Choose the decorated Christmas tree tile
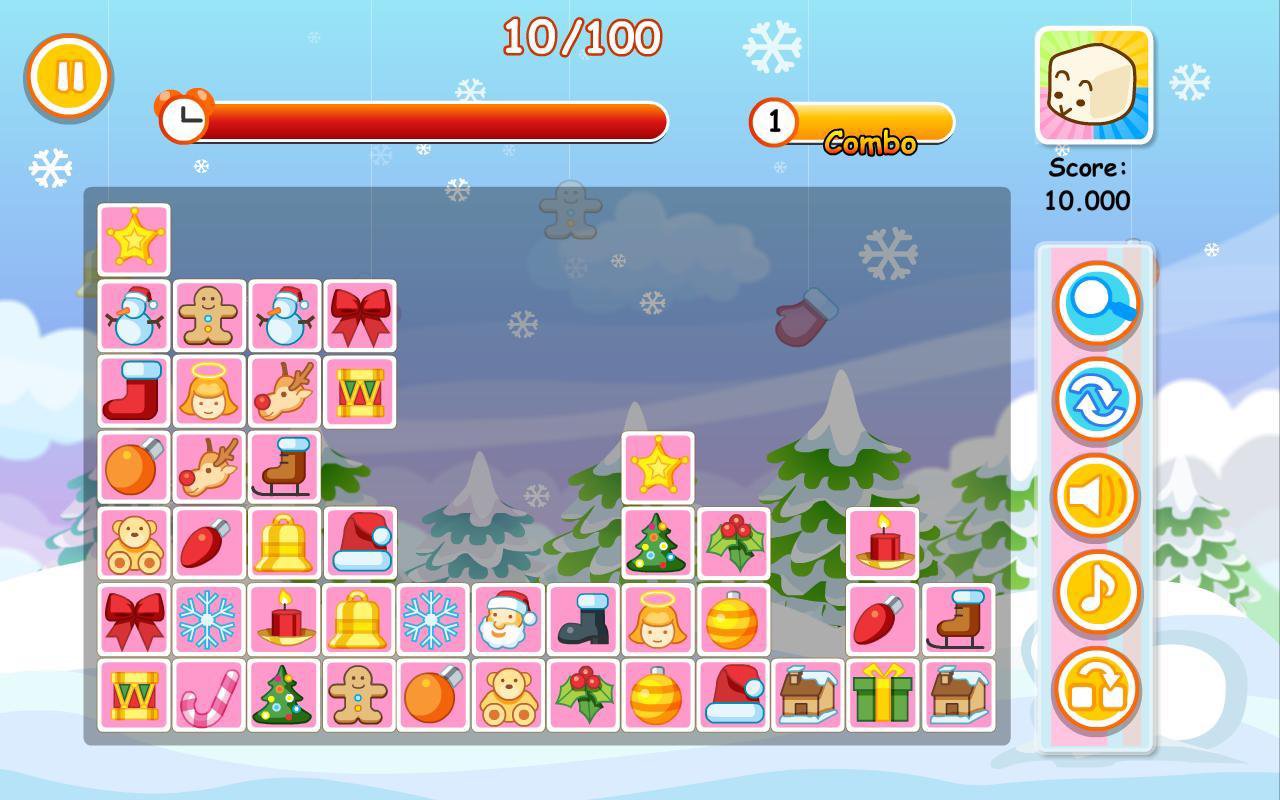 click(x=656, y=543)
